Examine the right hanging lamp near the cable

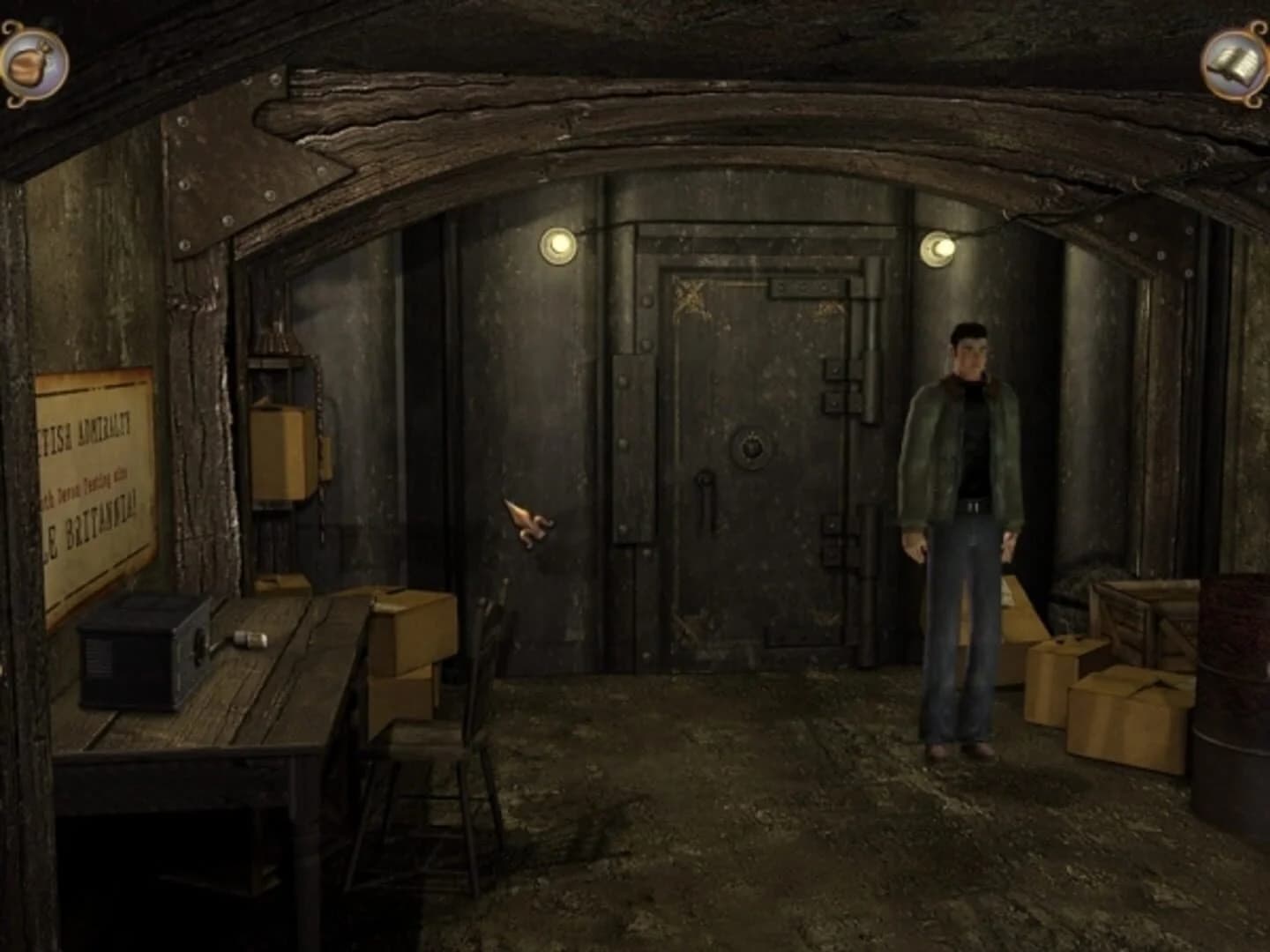[938, 248]
